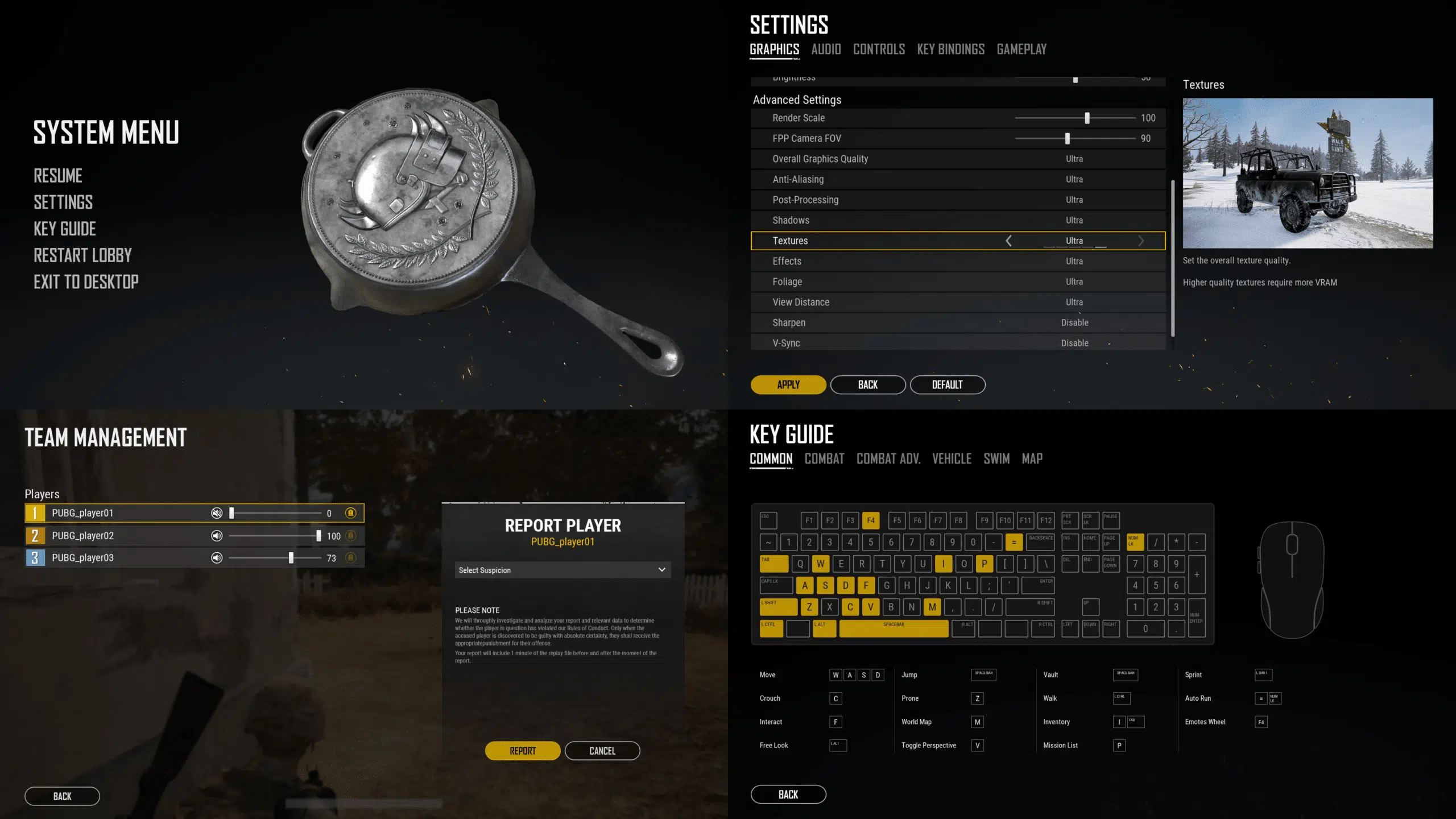The height and width of the screenshot is (819, 1456).
Task: Open the Select Suspicion dropdown
Action: point(562,569)
